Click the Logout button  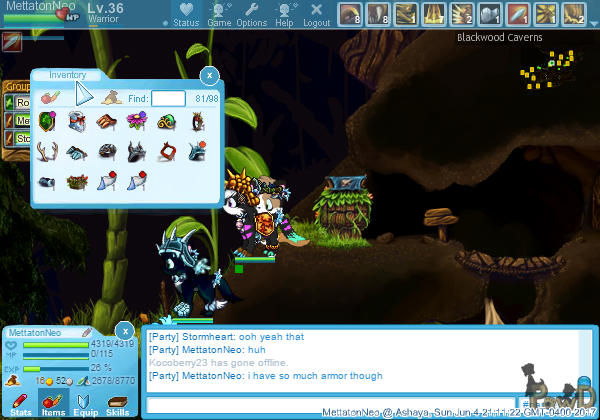pos(317,14)
